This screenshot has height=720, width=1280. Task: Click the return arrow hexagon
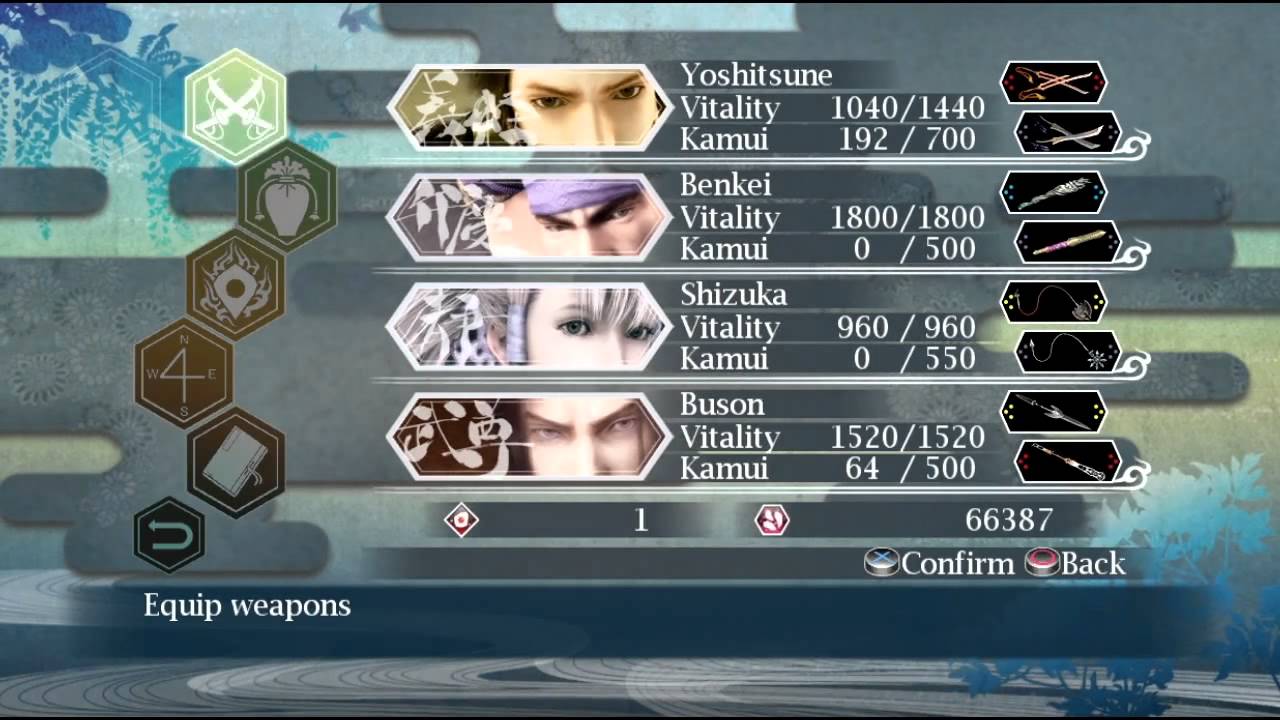tap(169, 535)
